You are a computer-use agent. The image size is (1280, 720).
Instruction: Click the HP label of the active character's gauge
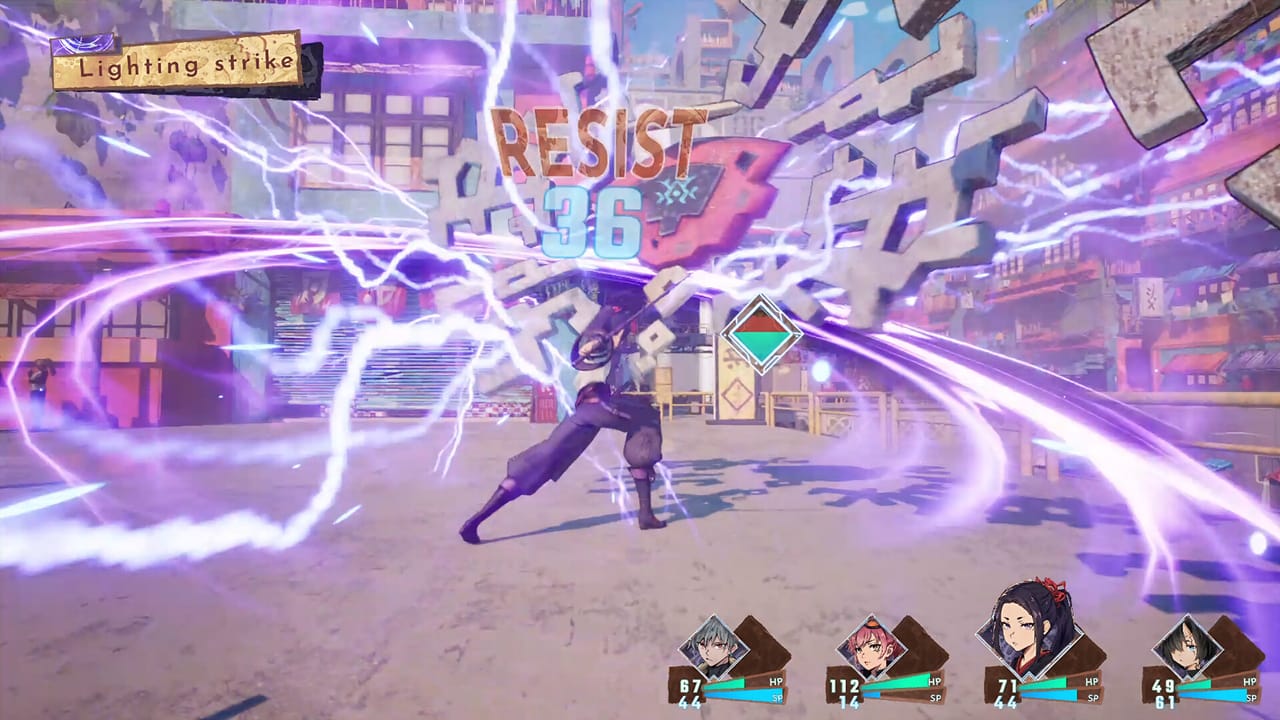tap(1092, 682)
